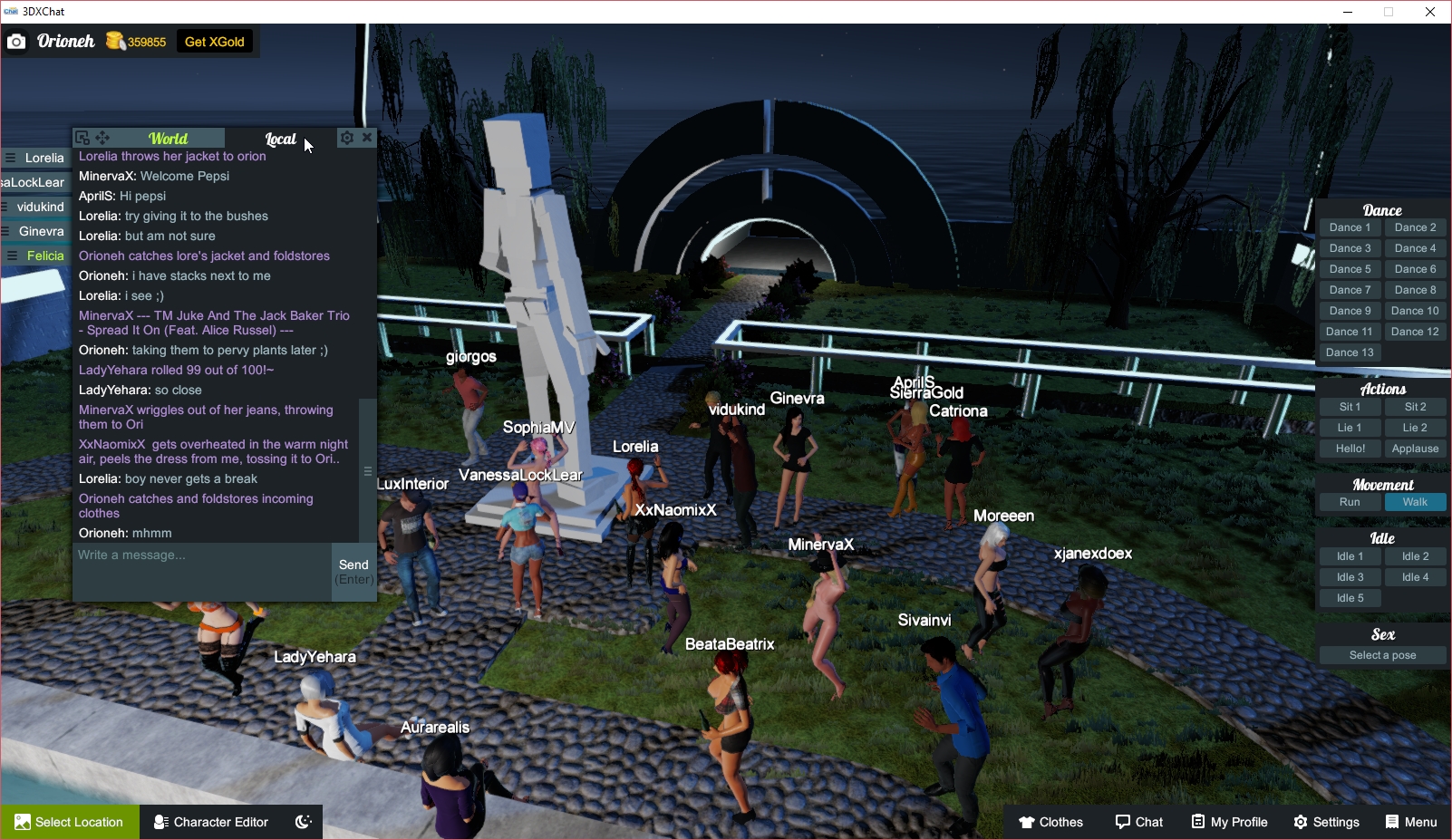This screenshot has width=1452, height=840.
Task: Enable Run movement mode
Action: tap(1350, 501)
